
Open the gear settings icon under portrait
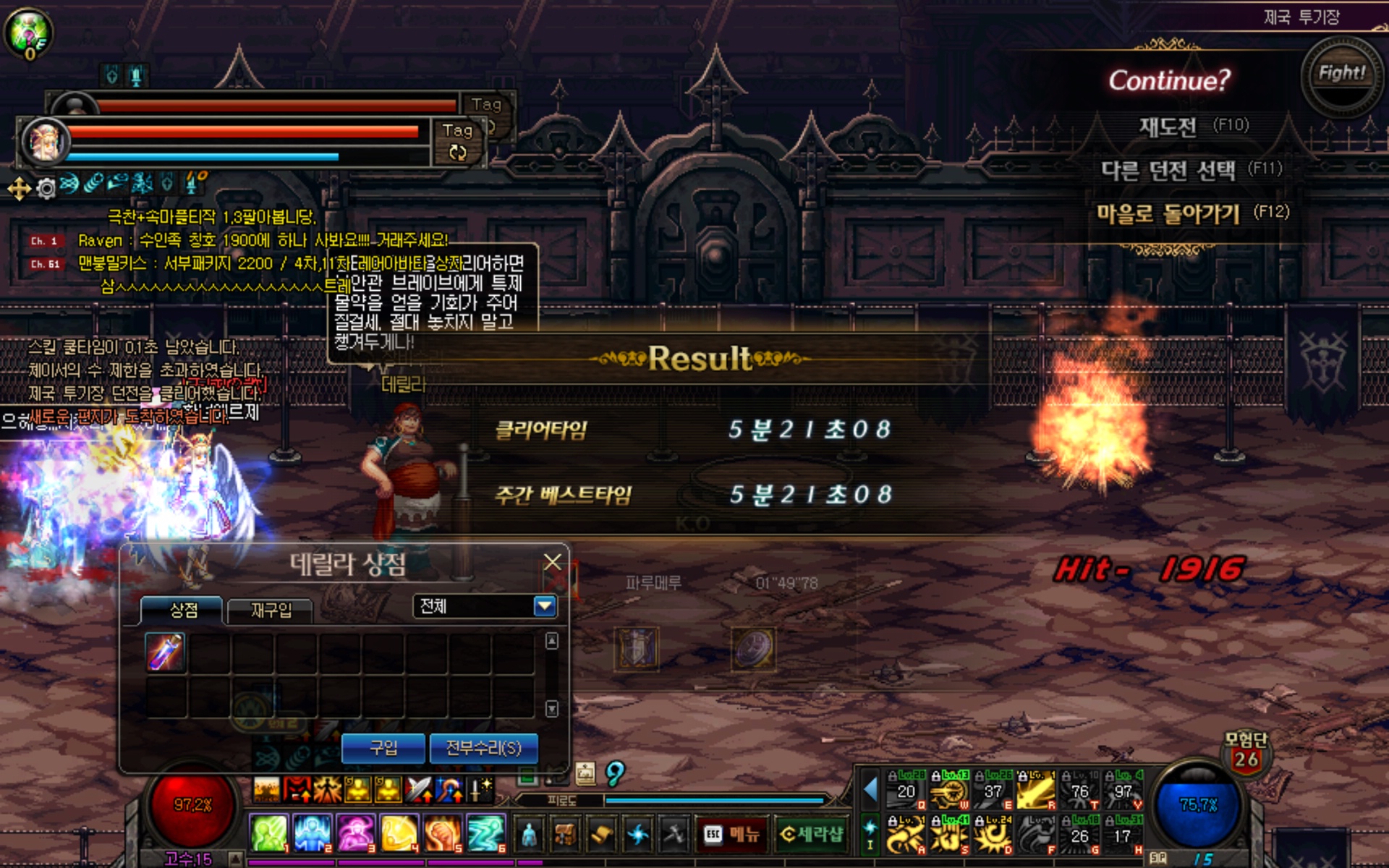click(x=46, y=189)
